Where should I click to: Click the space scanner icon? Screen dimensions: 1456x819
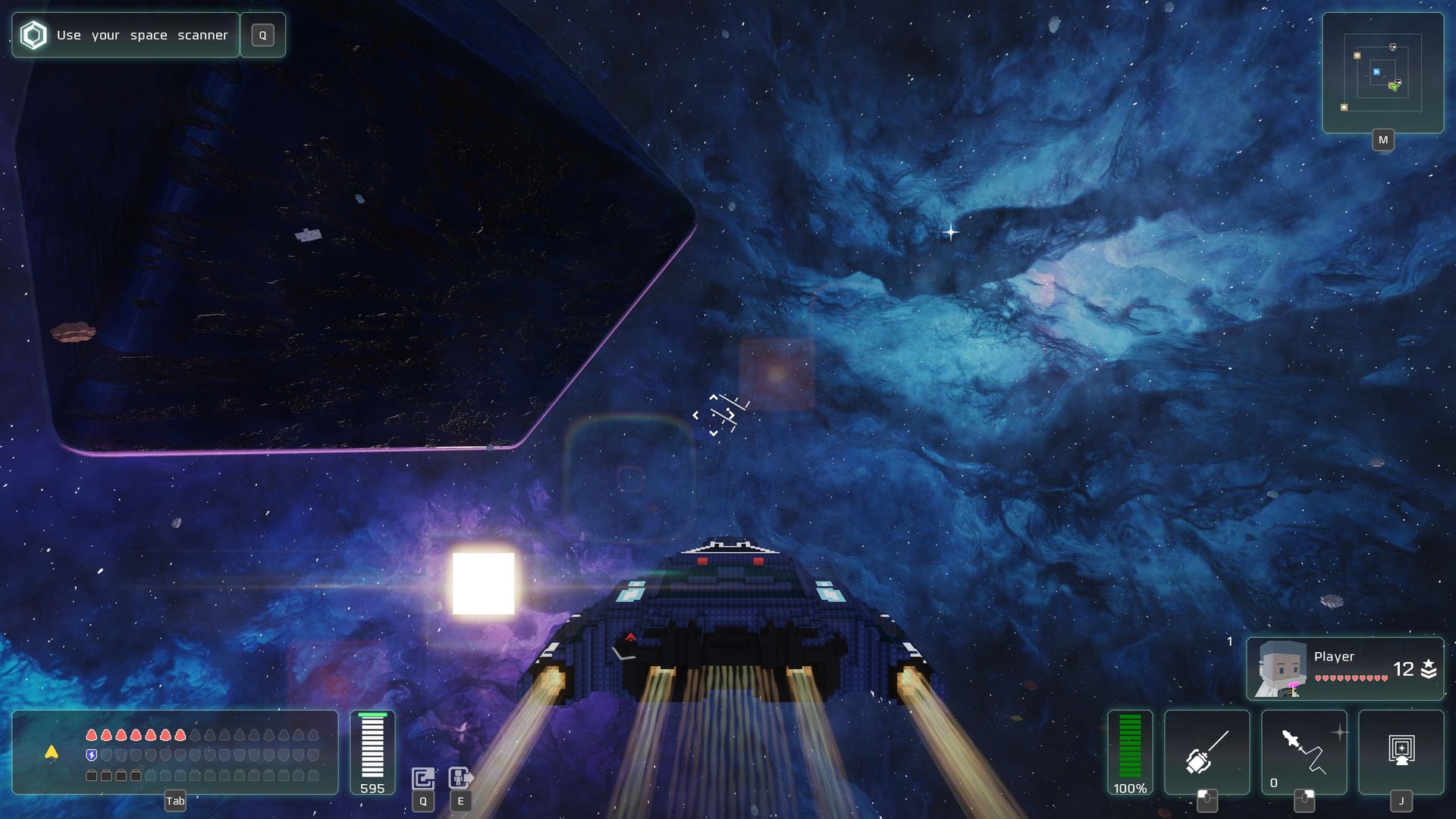pos(423,778)
